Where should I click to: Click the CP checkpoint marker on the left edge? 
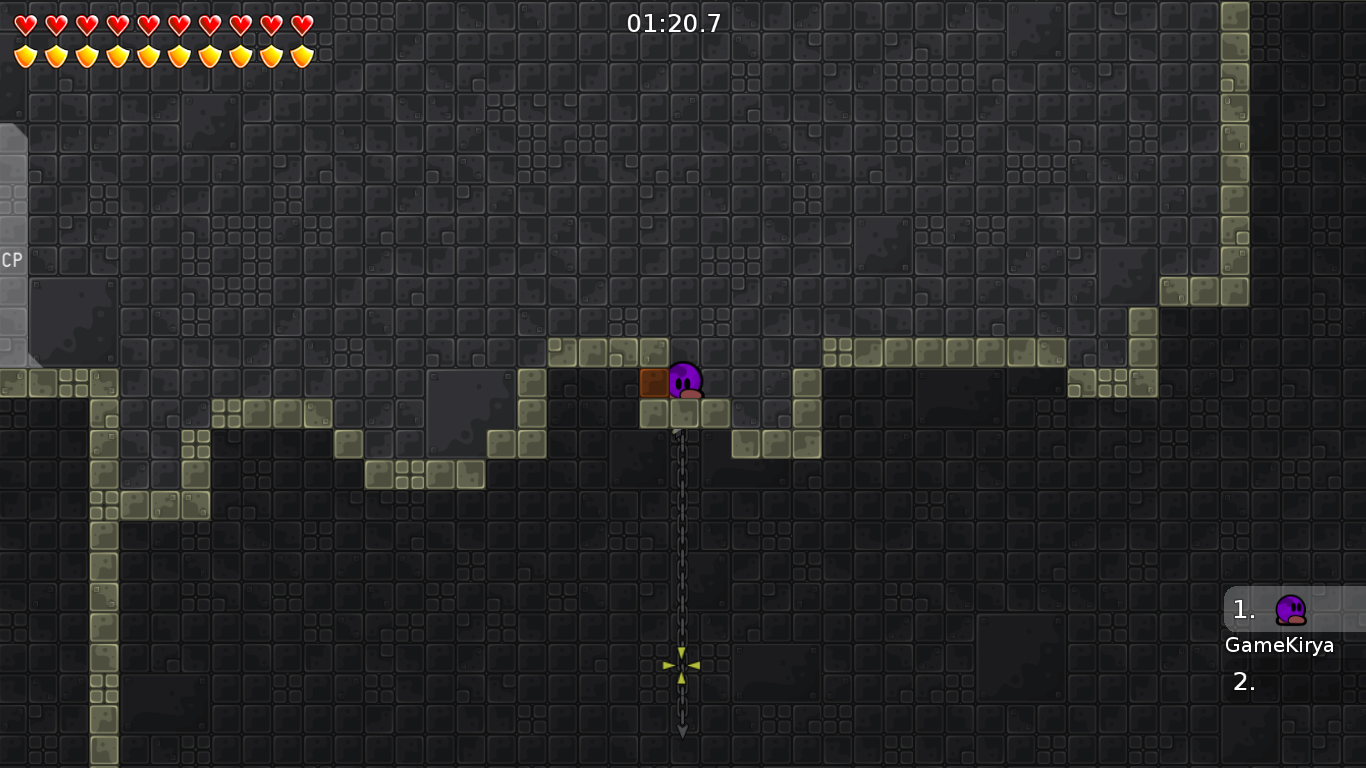tap(11, 261)
